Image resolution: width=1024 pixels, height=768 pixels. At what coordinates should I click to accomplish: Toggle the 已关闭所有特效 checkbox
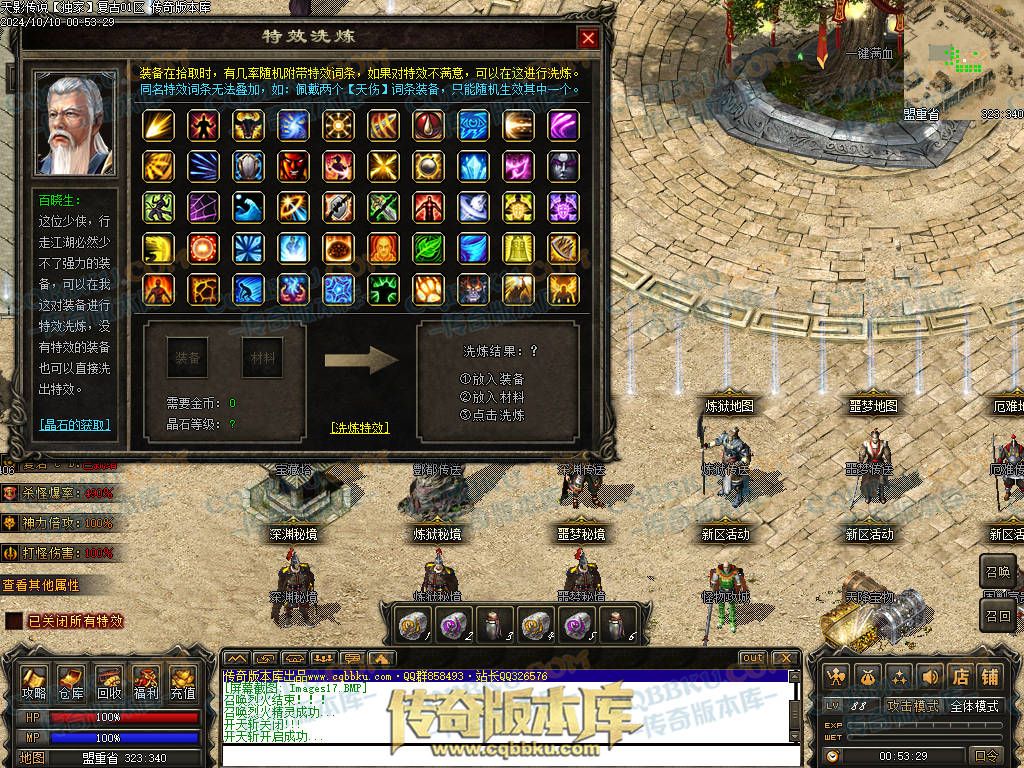point(14,621)
